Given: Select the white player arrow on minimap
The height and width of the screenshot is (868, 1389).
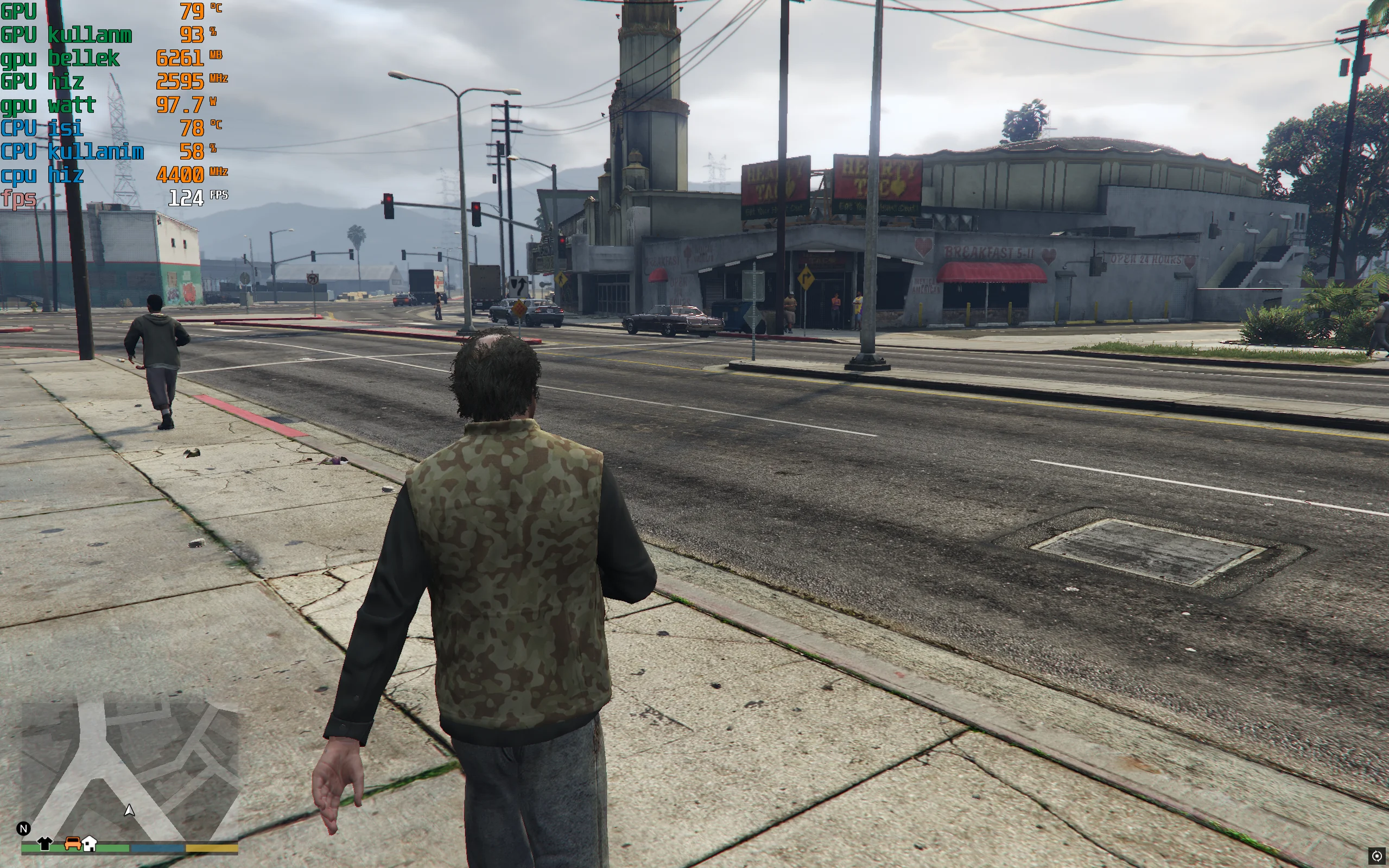Looking at the screenshot, I should pyautogui.click(x=130, y=810).
